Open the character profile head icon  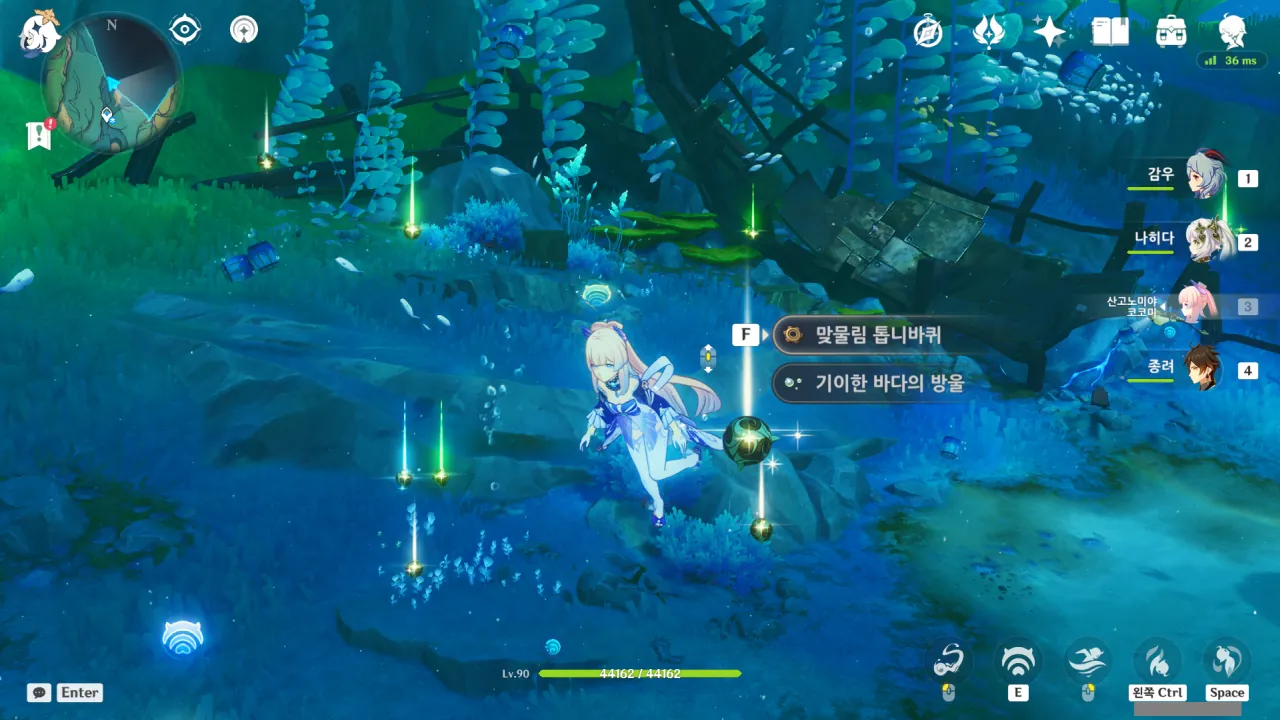click(1232, 32)
